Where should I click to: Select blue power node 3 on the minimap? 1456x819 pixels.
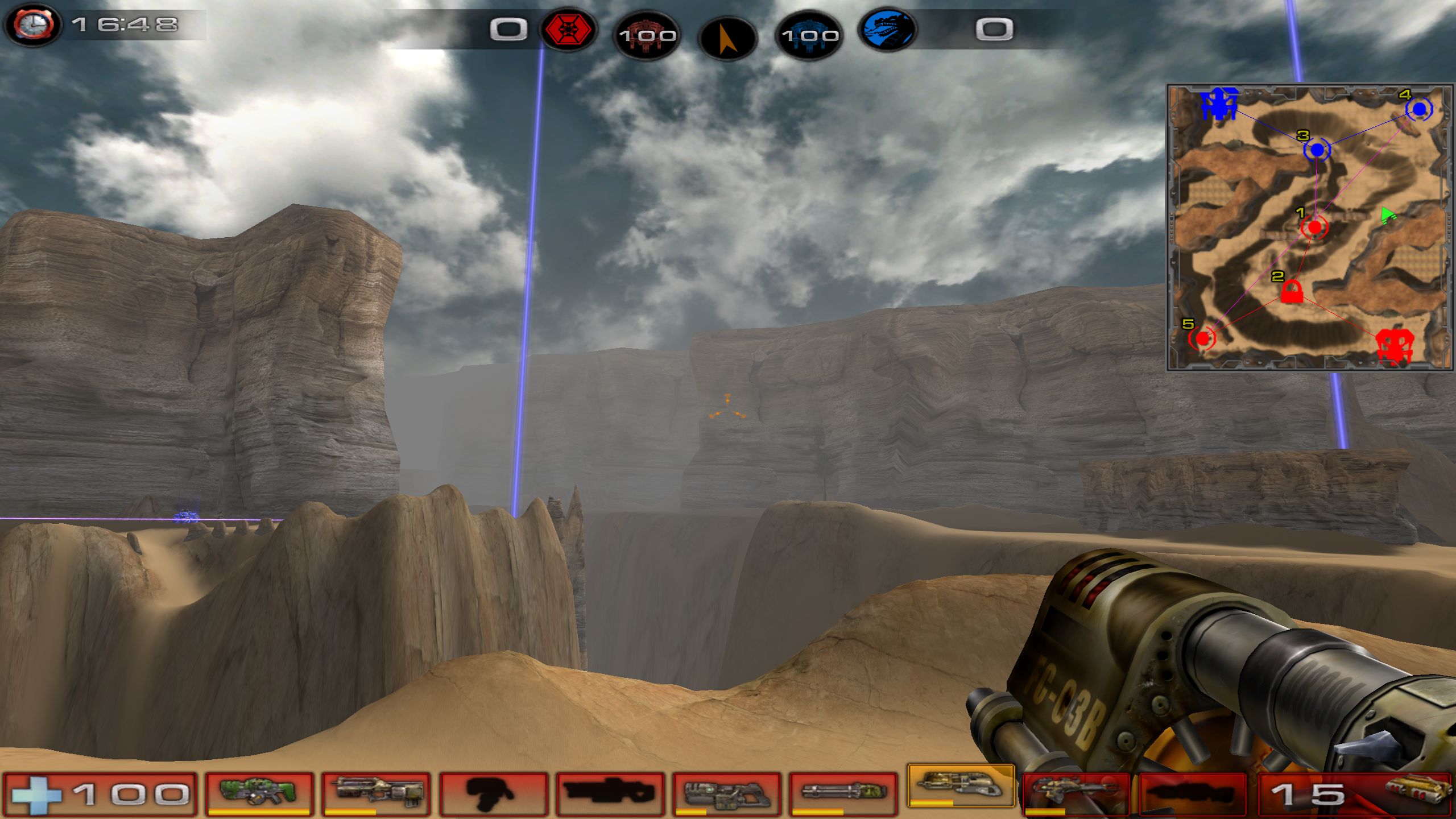[x=1317, y=151]
